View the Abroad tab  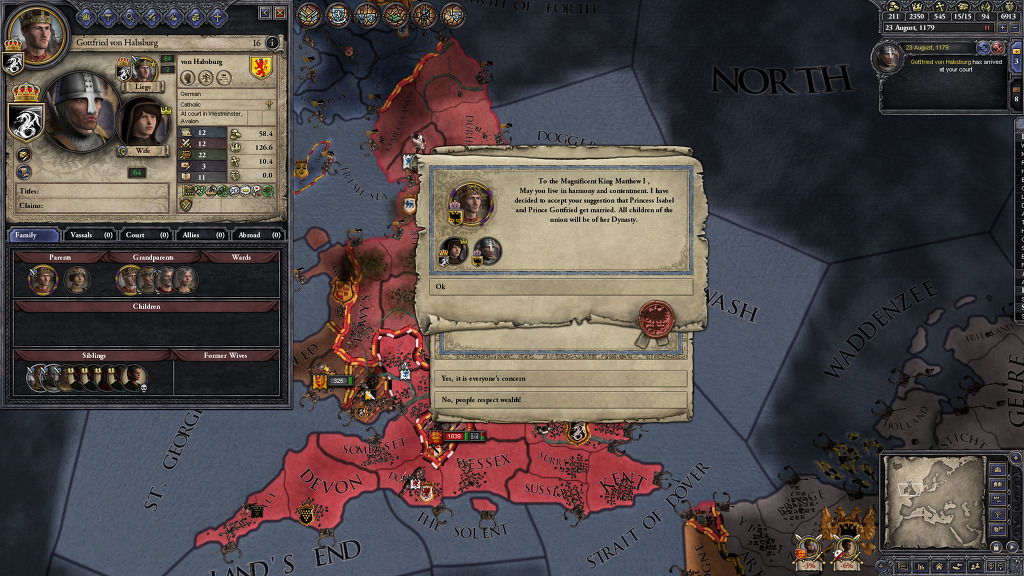(x=250, y=235)
